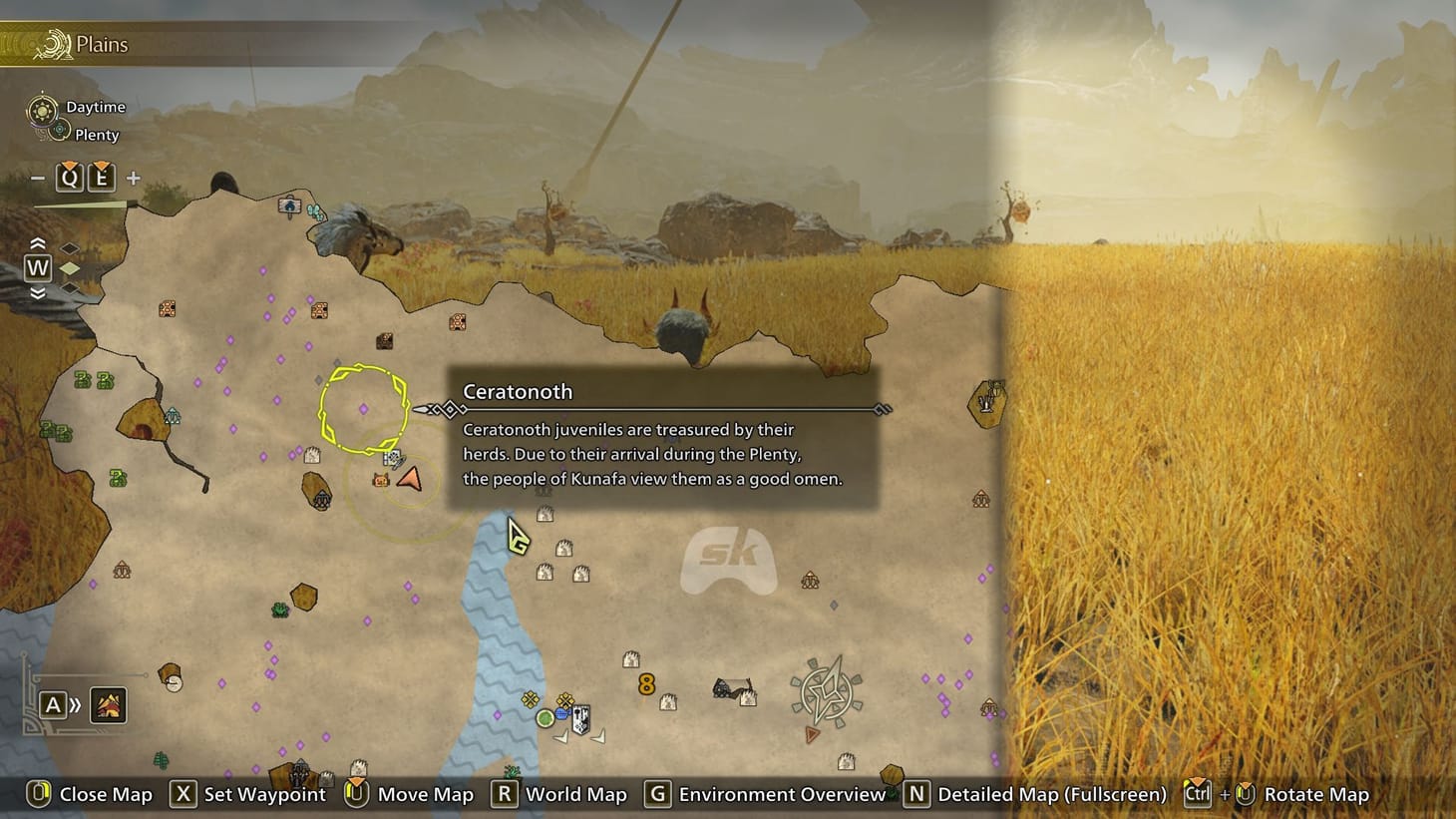
Task: Set Waypoint using the X button
Action: click(x=182, y=795)
